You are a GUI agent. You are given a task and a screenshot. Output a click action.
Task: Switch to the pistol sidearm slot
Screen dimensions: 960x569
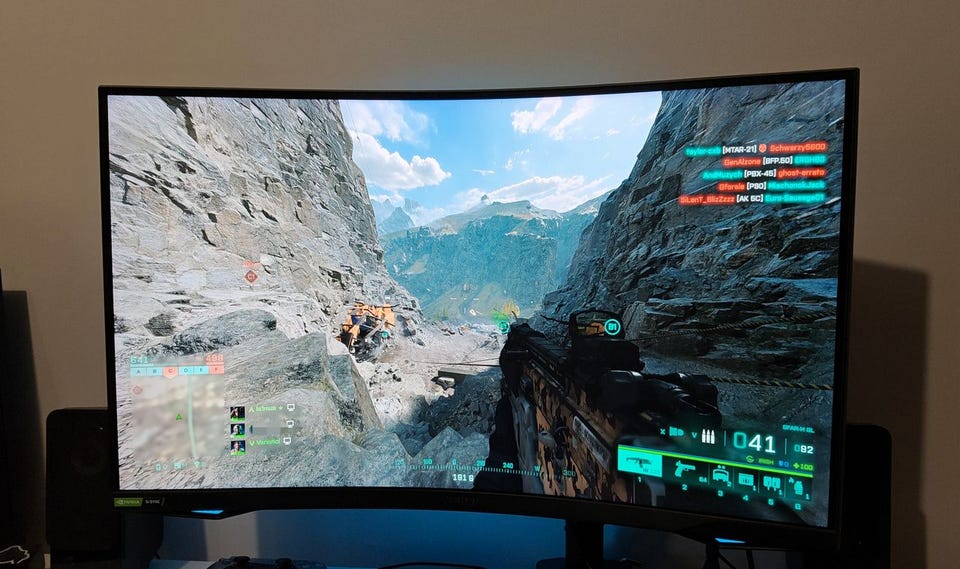coord(683,470)
